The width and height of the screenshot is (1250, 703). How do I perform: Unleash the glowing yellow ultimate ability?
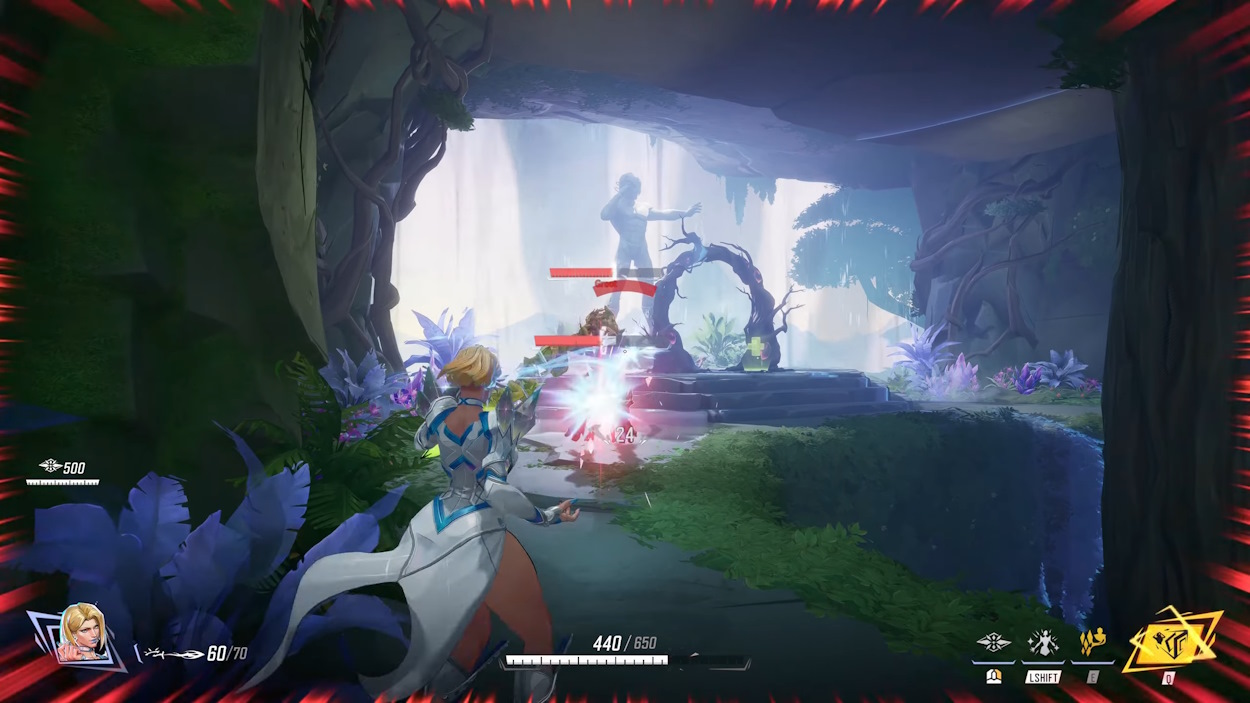(1169, 638)
